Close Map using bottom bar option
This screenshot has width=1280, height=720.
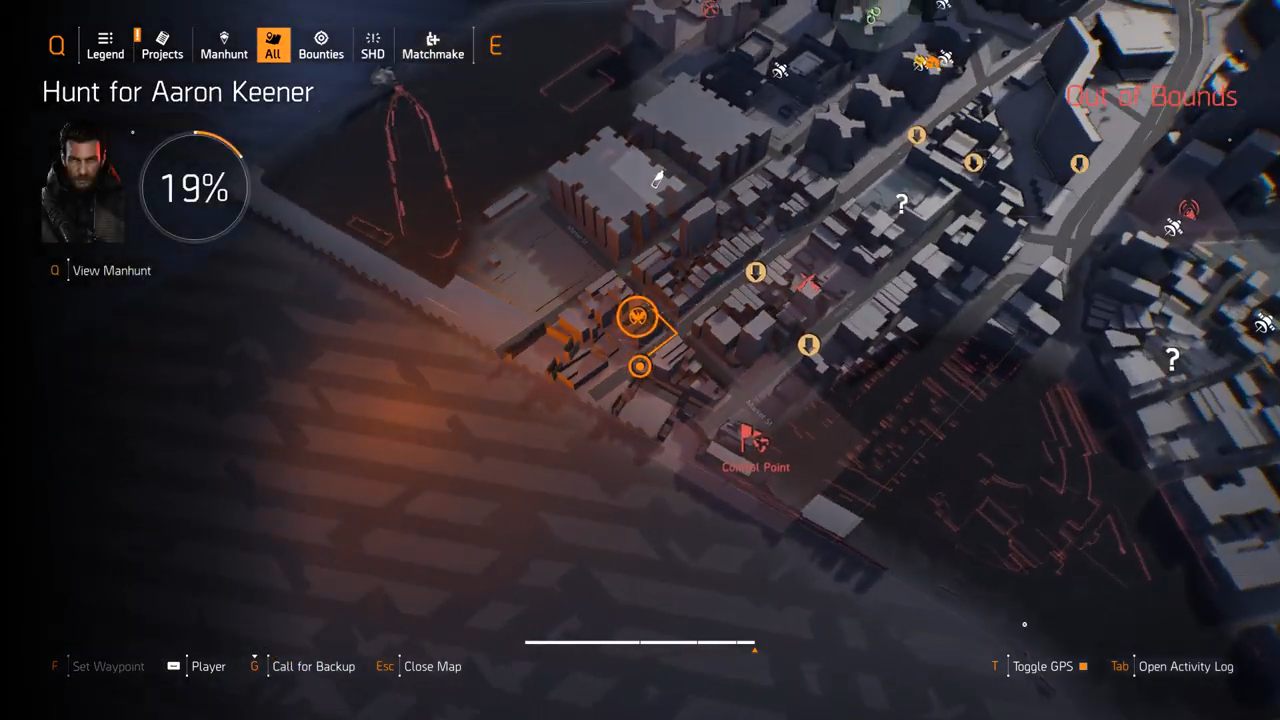[432, 666]
